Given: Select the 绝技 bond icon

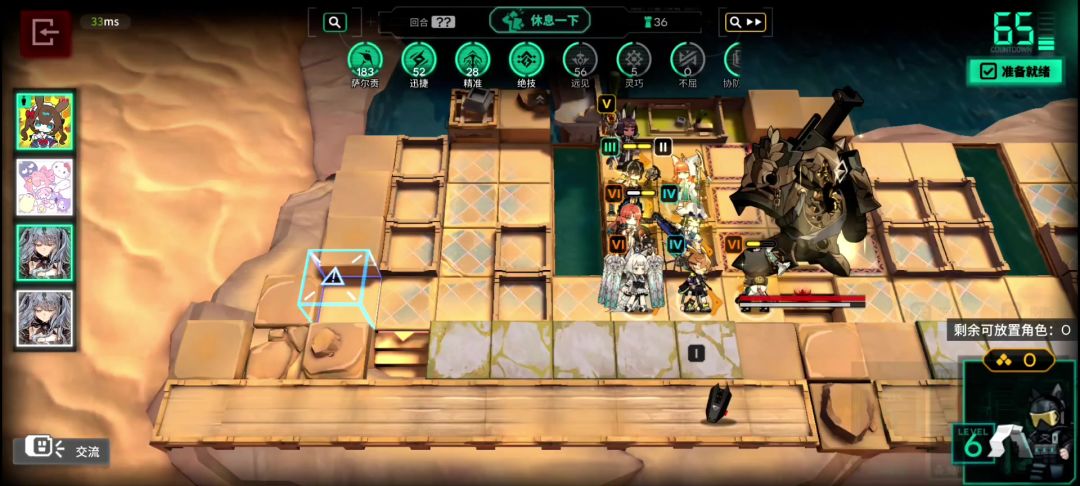Looking at the screenshot, I should [527, 60].
